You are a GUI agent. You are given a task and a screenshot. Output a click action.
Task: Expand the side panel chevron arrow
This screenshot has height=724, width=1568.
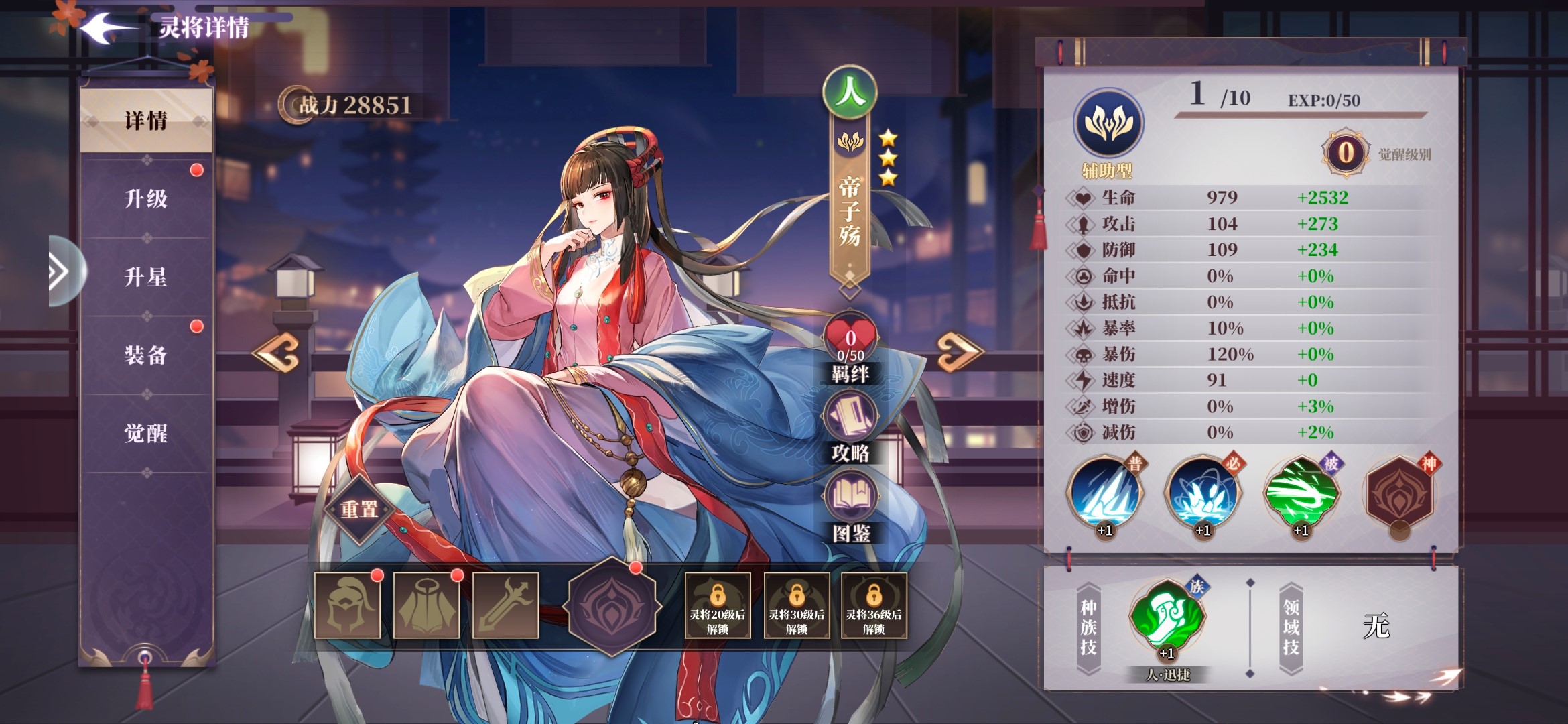click(x=60, y=271)
